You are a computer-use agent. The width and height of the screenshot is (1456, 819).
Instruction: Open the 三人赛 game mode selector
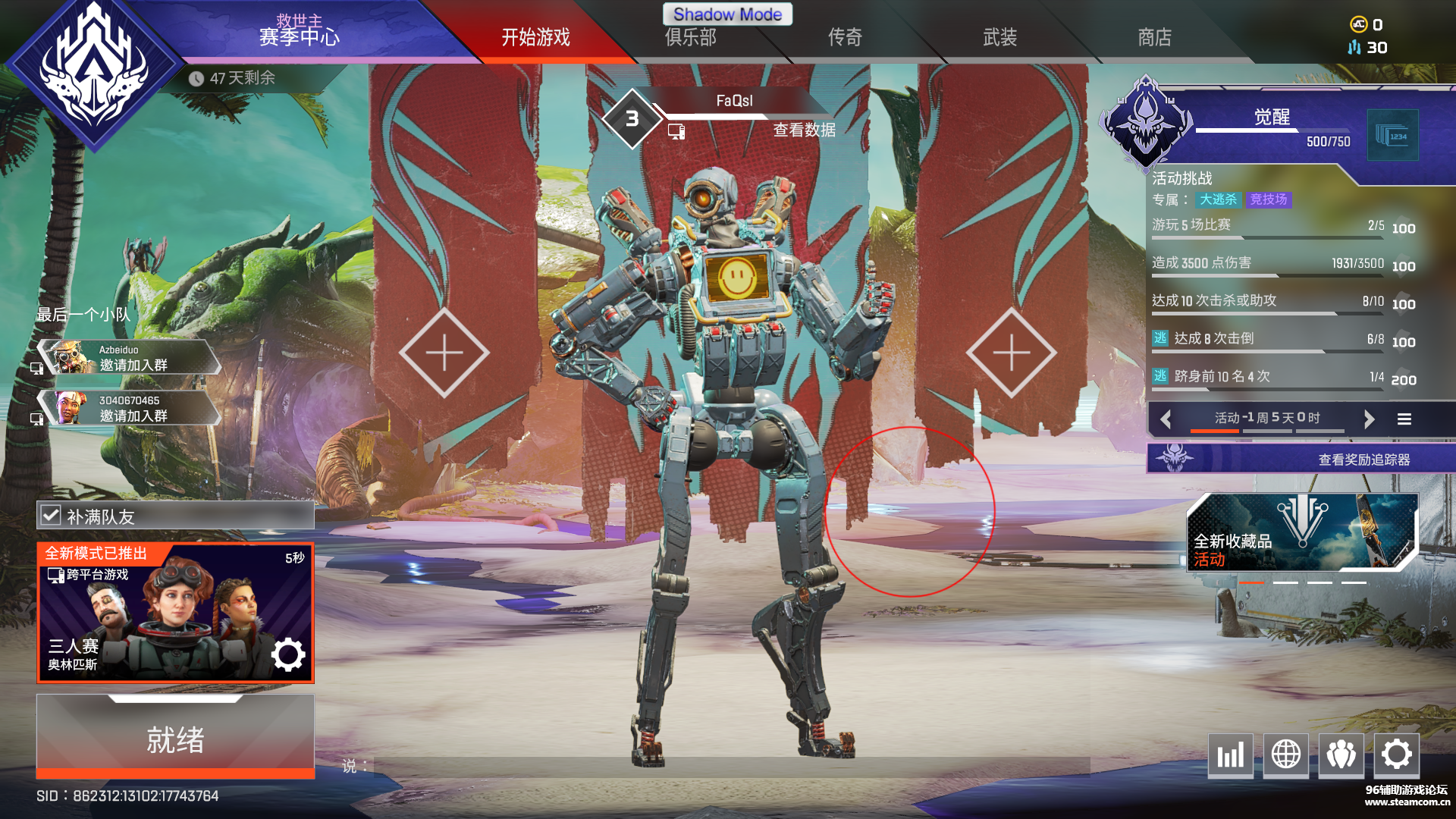coord(175,613)
